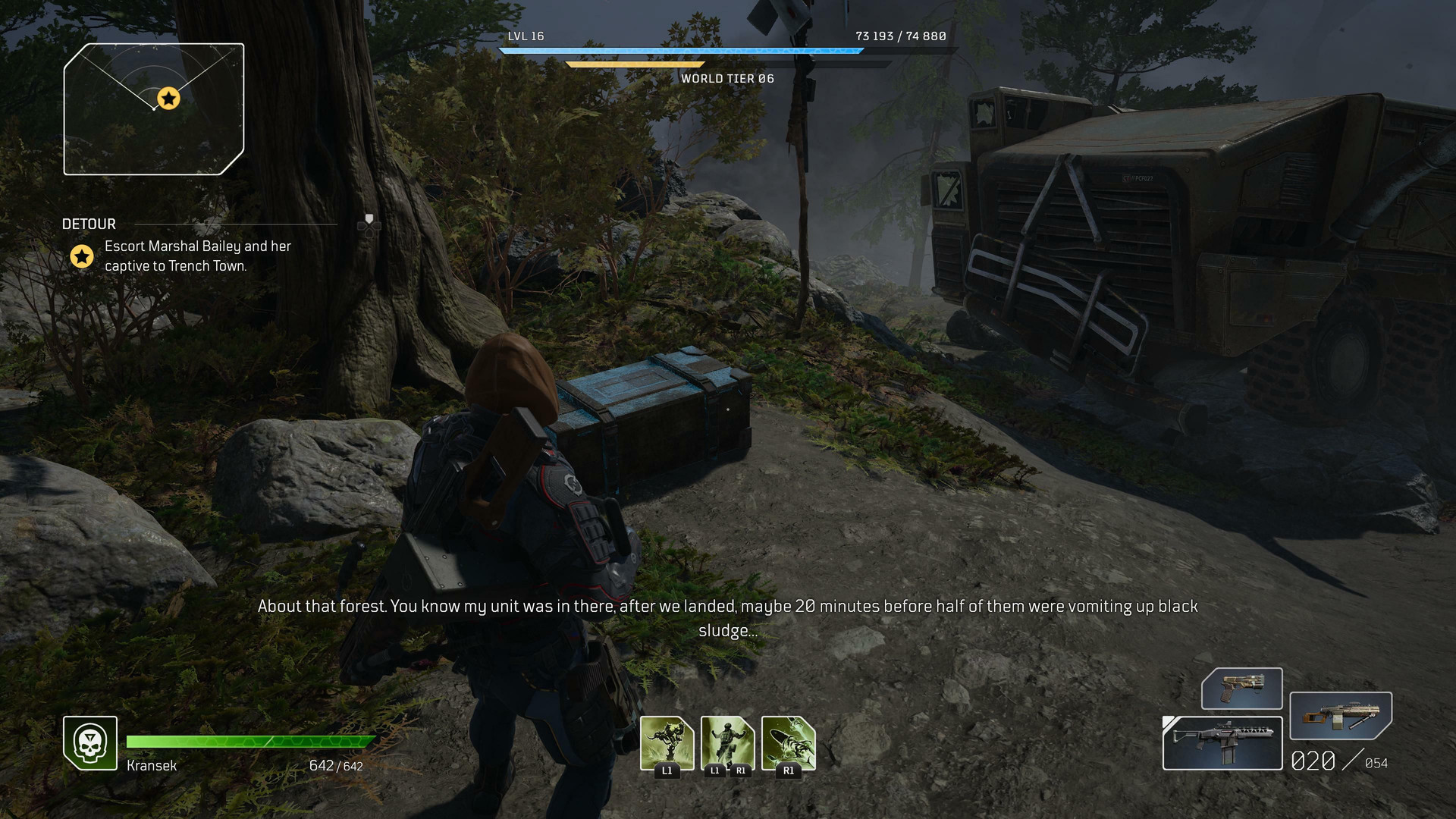The width and height of the screenshot is (1456, 819).
Task: Activate the turret skill icon
Action: click(667, 743)
